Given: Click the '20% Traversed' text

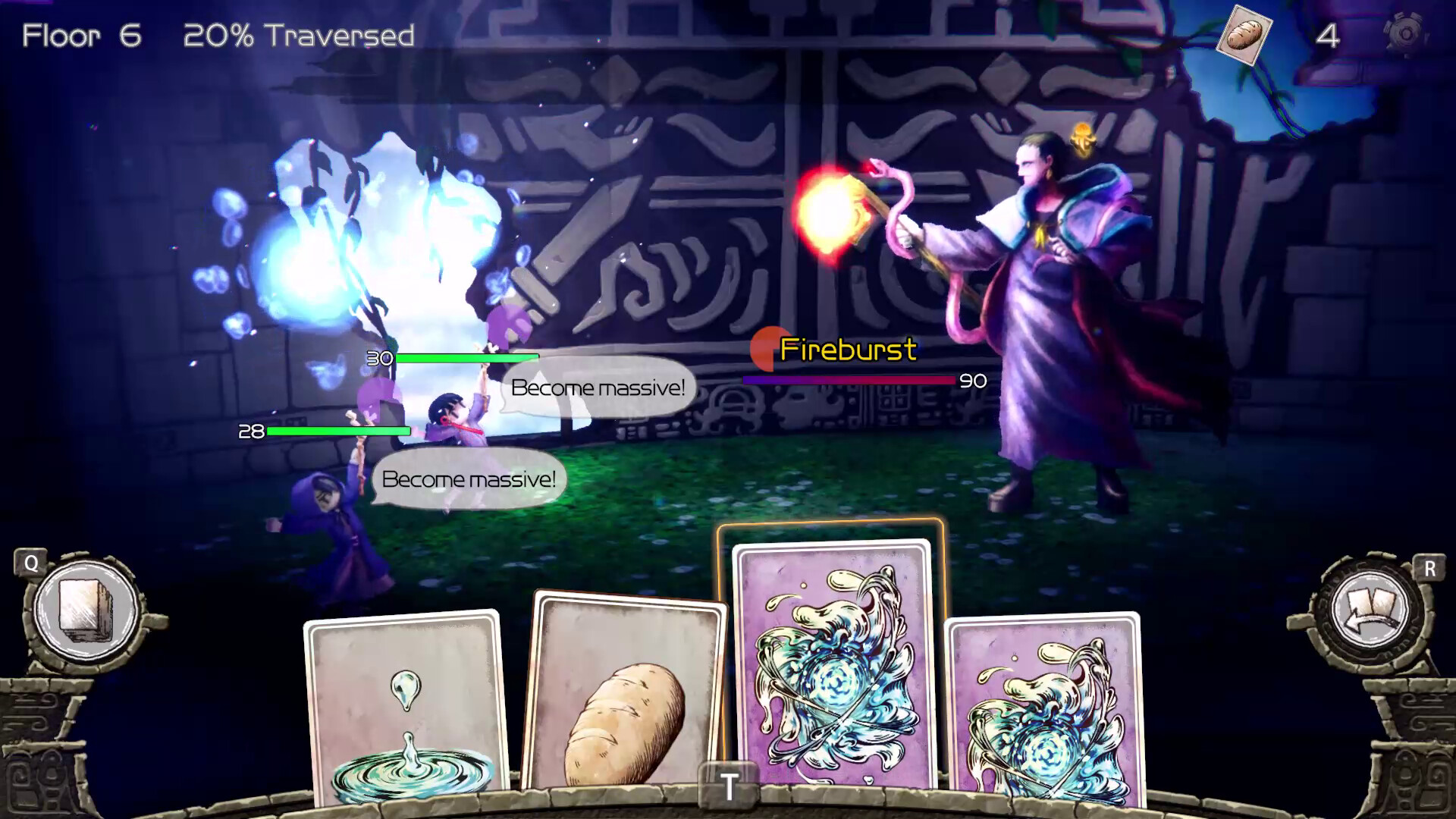Looking at the screenshot, I should pyautogui.click(x=300, y=34).
